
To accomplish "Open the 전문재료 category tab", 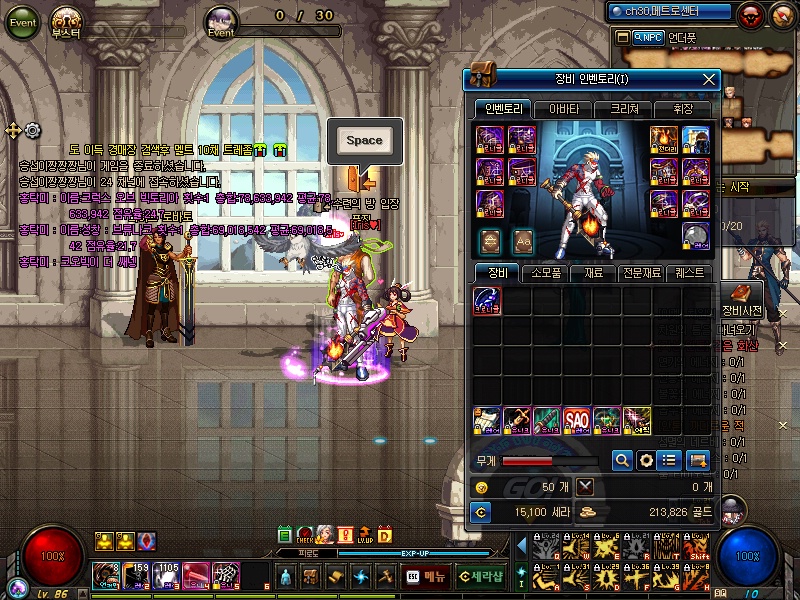I will tap(641, 272).
